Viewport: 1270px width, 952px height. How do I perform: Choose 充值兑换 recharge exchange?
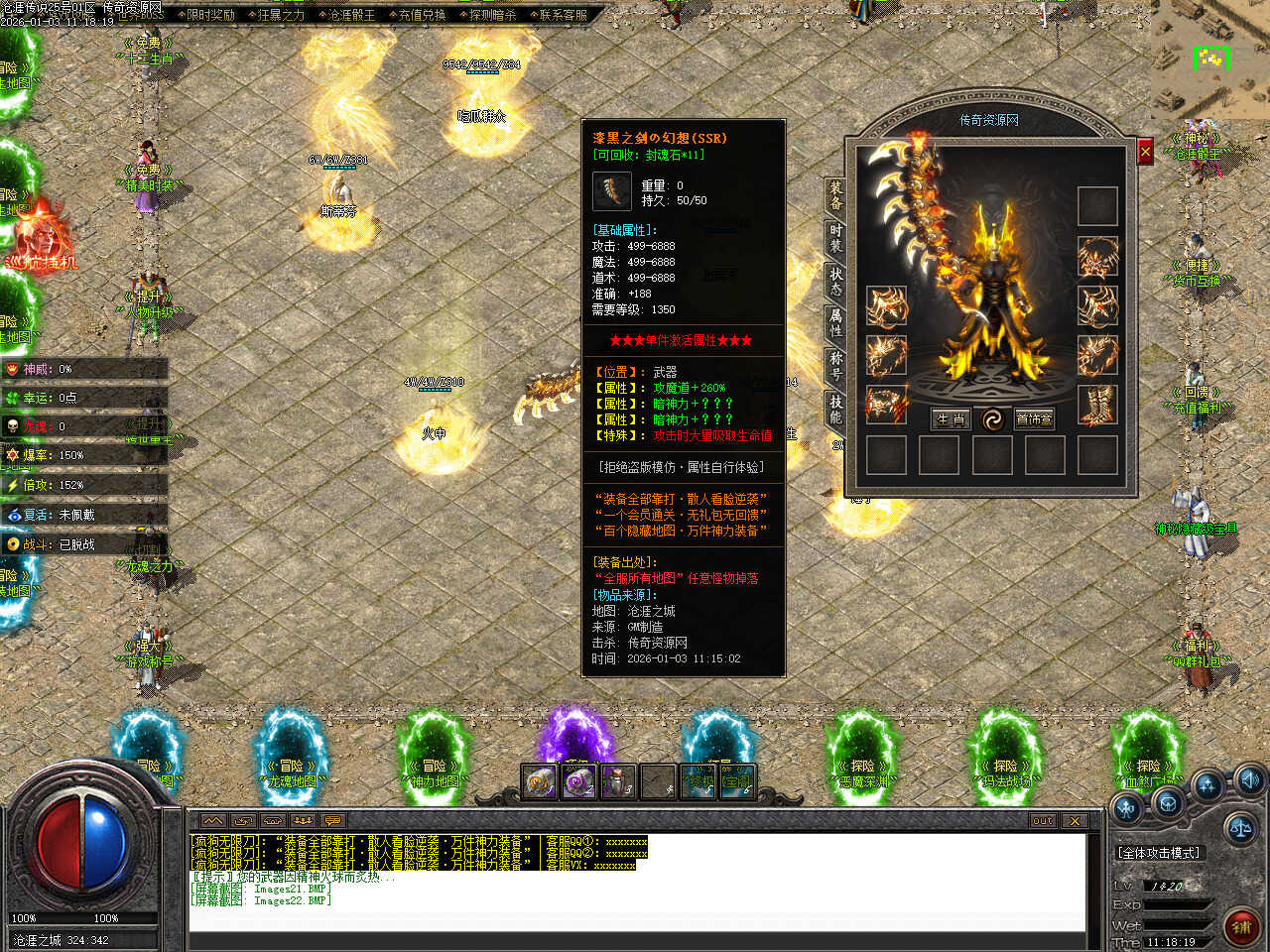click(422, 15)
